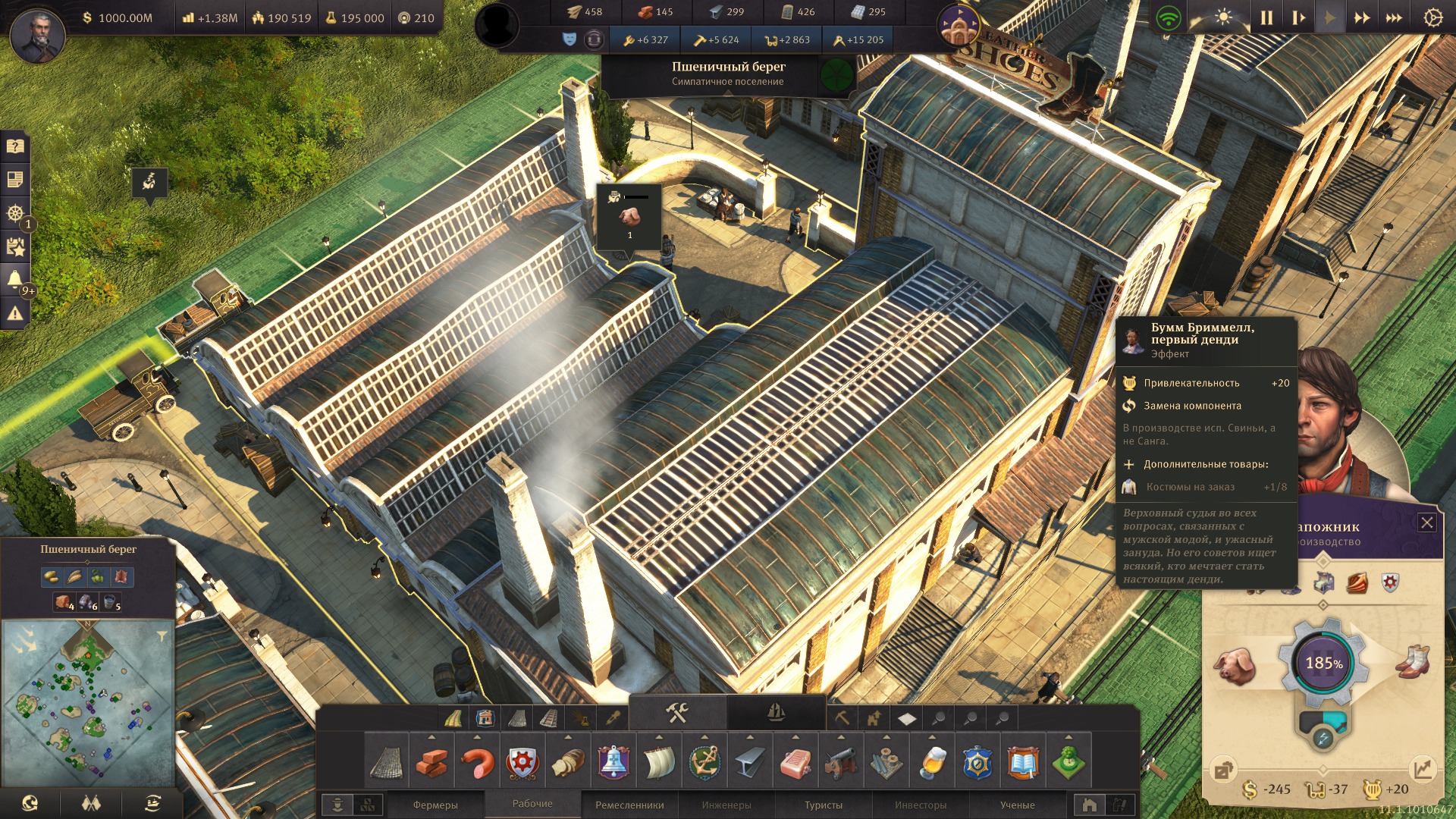Choose the sausage production icon
1456x819 pixels.
tap(477, 762)
